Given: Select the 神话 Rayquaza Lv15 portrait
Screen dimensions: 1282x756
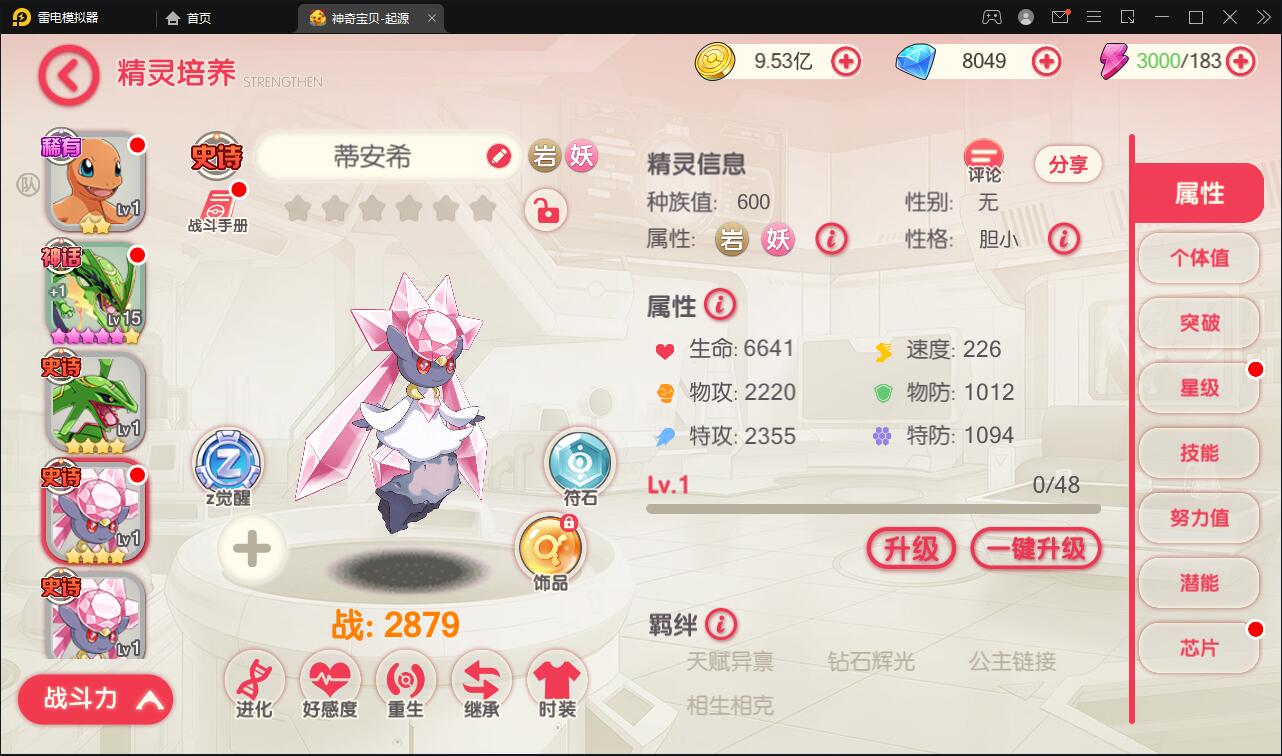Looking at the screenshot, I should [95, 292].
